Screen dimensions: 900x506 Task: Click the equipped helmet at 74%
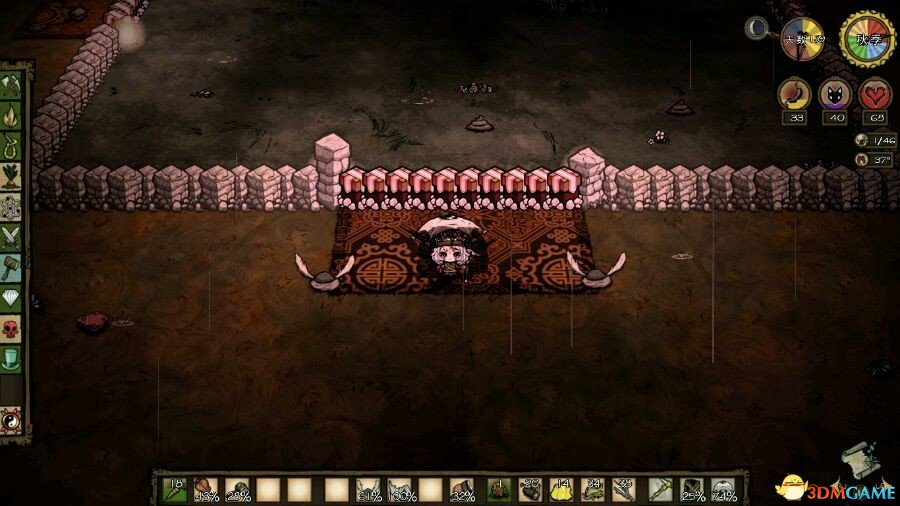(722, 489)
